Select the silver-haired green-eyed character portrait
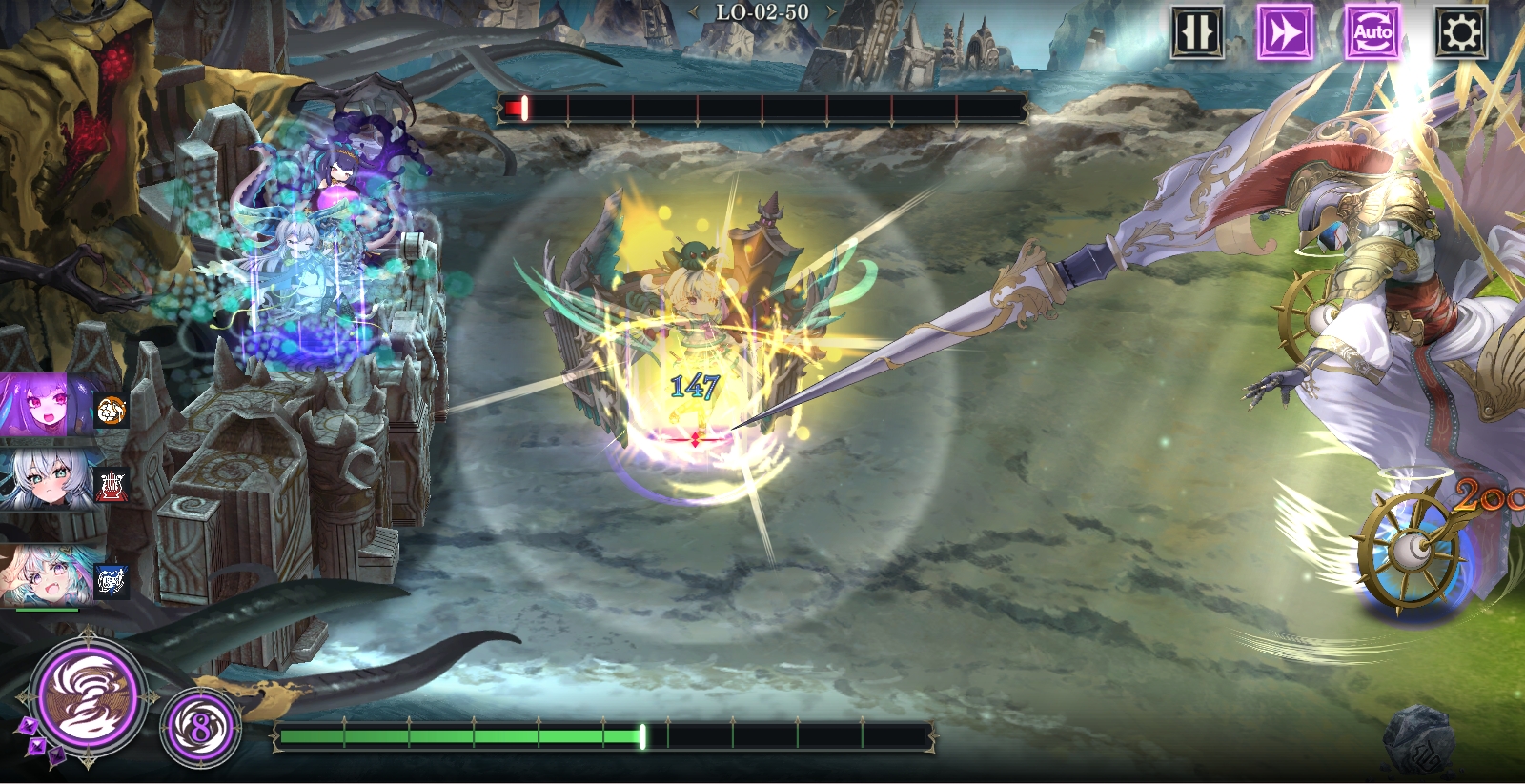This screenshot has height=784, width=1525. [48, 482]
